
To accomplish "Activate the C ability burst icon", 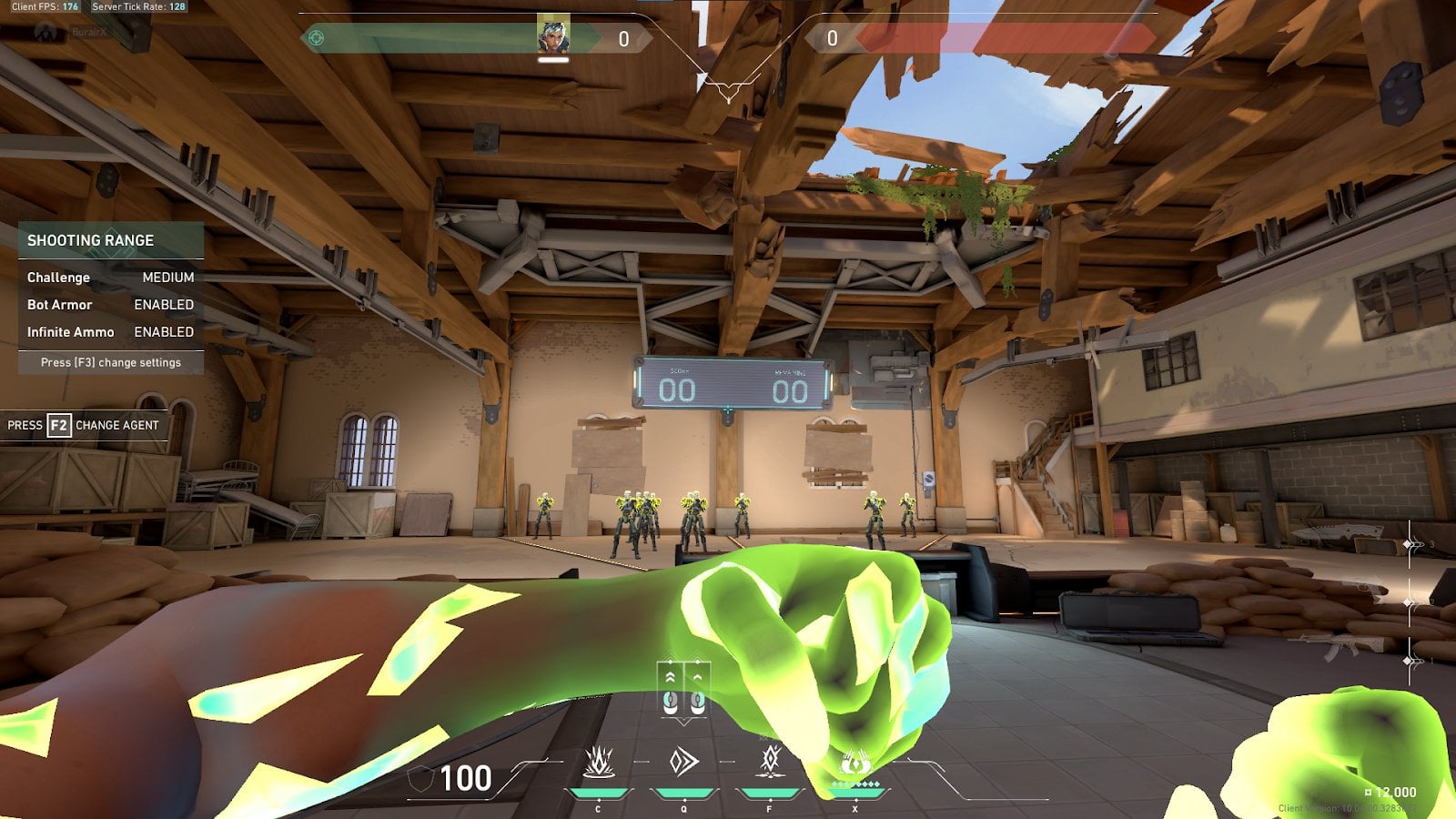I will coord(598,761).
